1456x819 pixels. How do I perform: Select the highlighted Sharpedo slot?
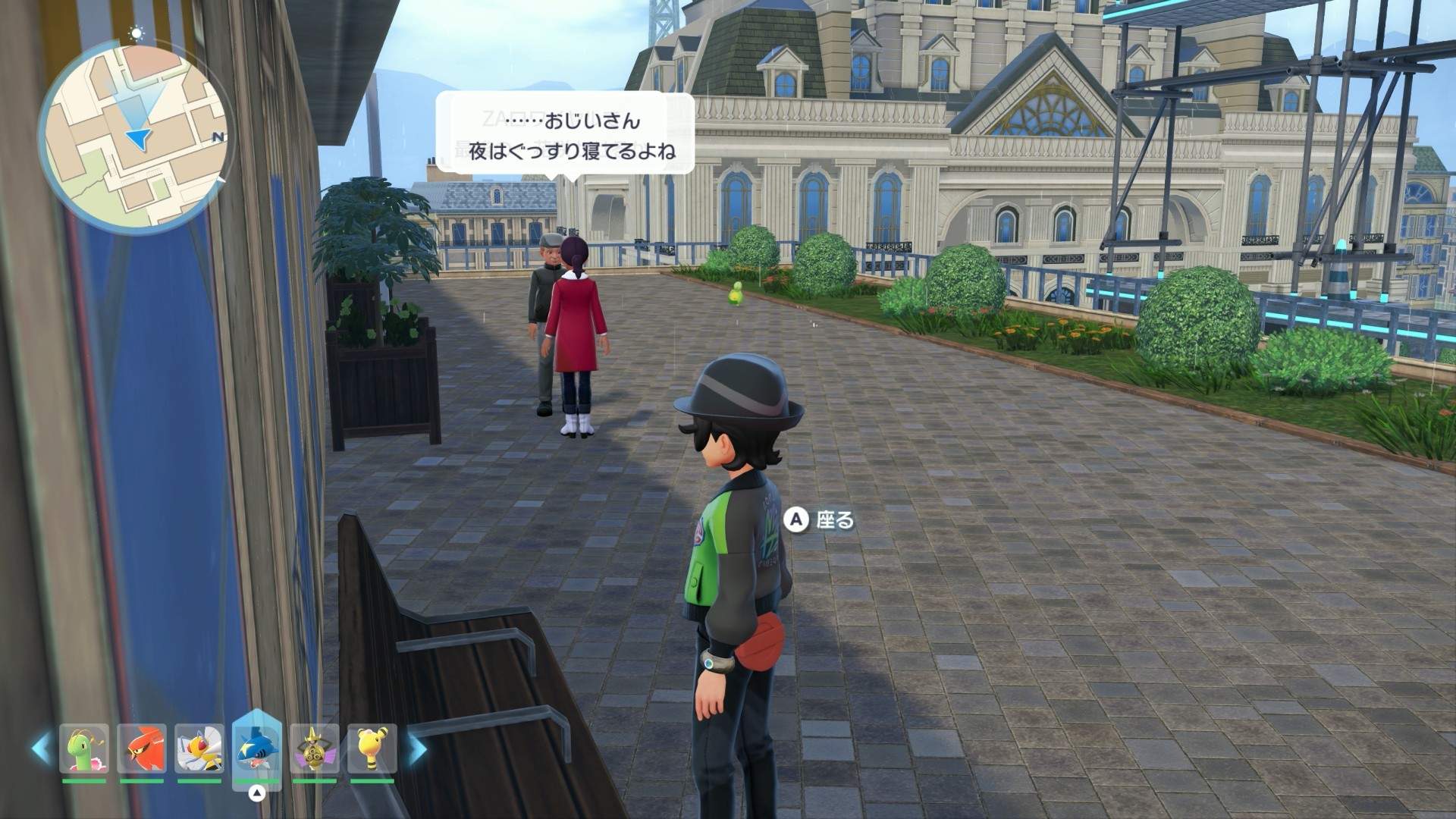click(257, 747)
